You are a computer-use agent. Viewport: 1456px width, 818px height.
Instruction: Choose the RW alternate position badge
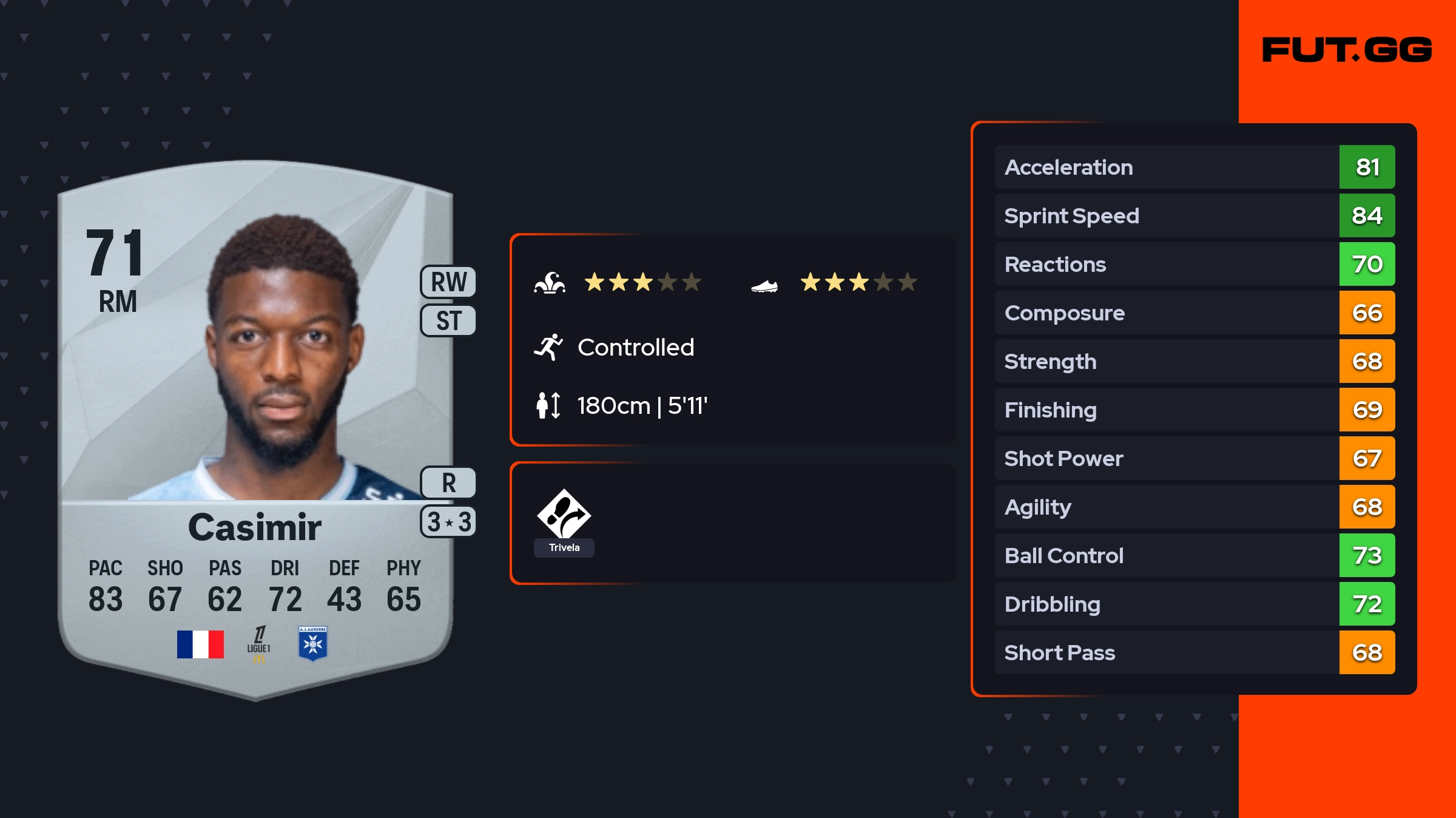click(x=448, y=282)
